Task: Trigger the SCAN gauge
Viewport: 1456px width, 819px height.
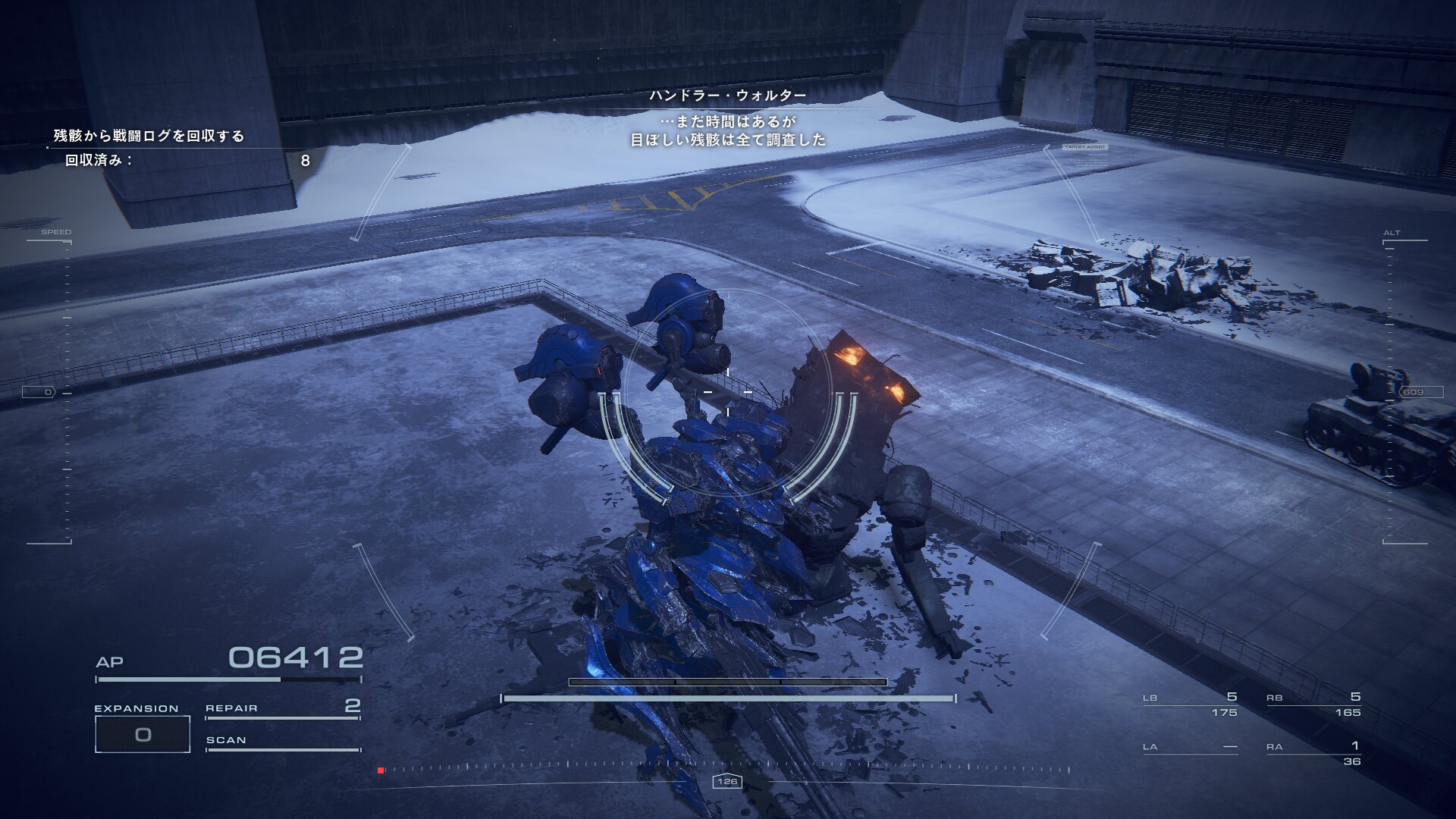Action: pos(282,742)
